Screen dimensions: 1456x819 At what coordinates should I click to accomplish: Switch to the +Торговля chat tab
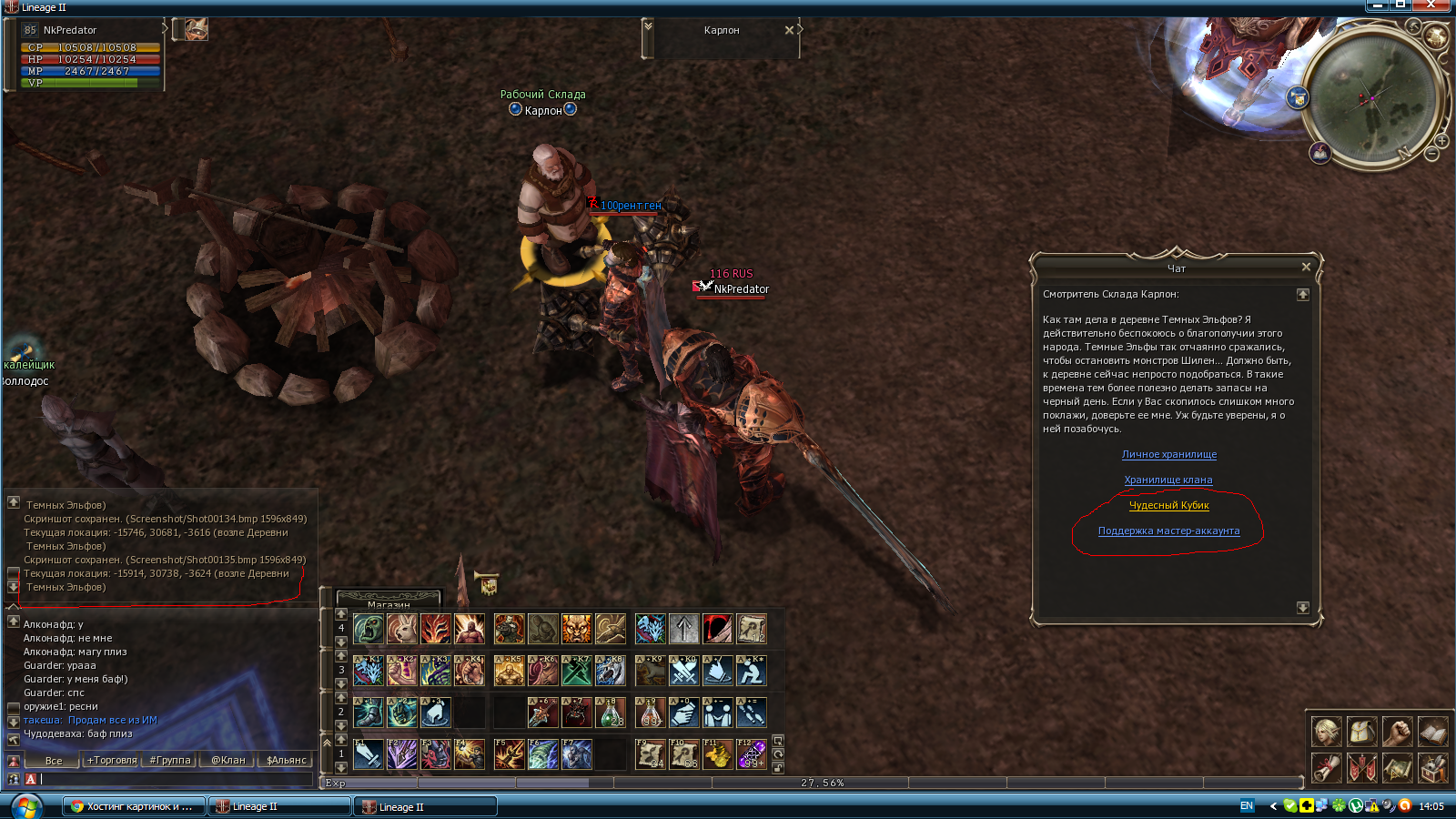112,760
